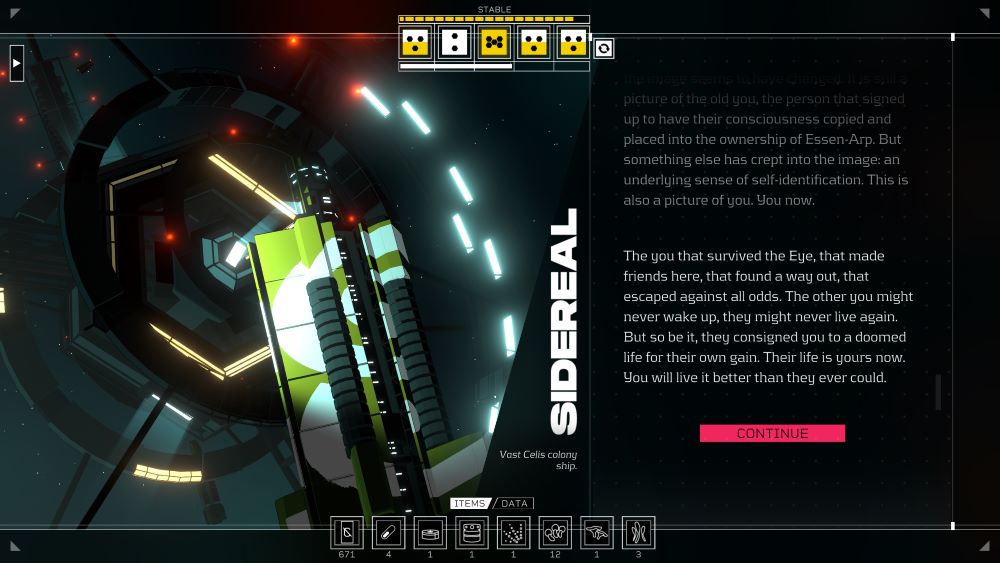Open the ITEMS tab
This screenshot has width=1000, height=563.
[x=469, y=503]
